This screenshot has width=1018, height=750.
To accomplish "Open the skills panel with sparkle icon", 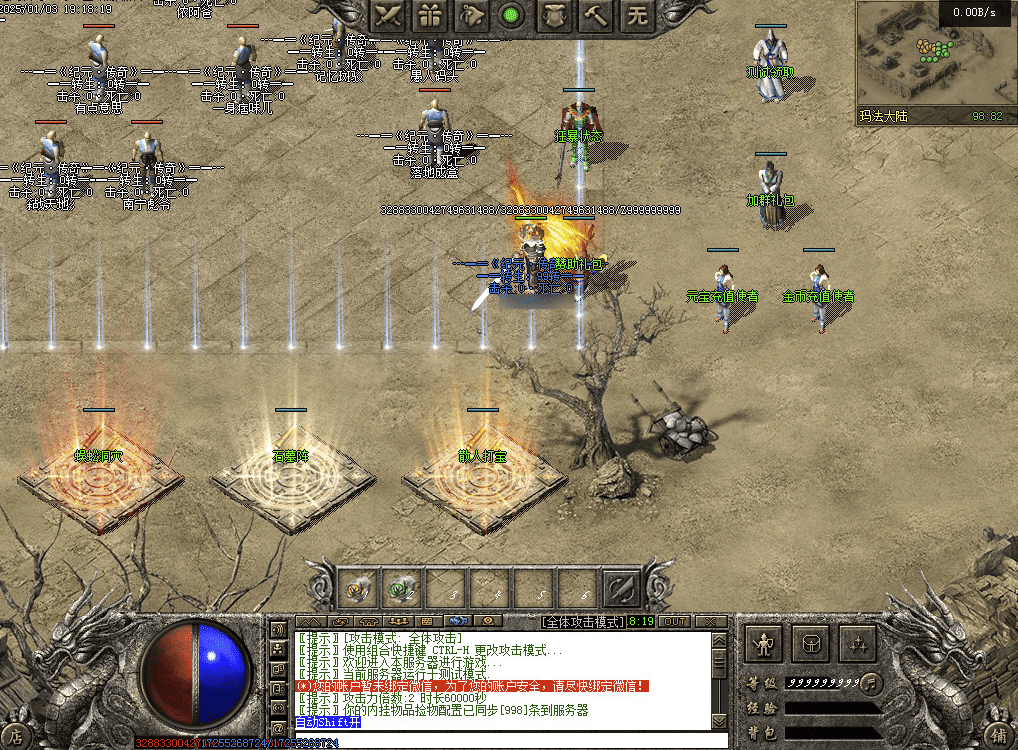I will click(857, 644).
